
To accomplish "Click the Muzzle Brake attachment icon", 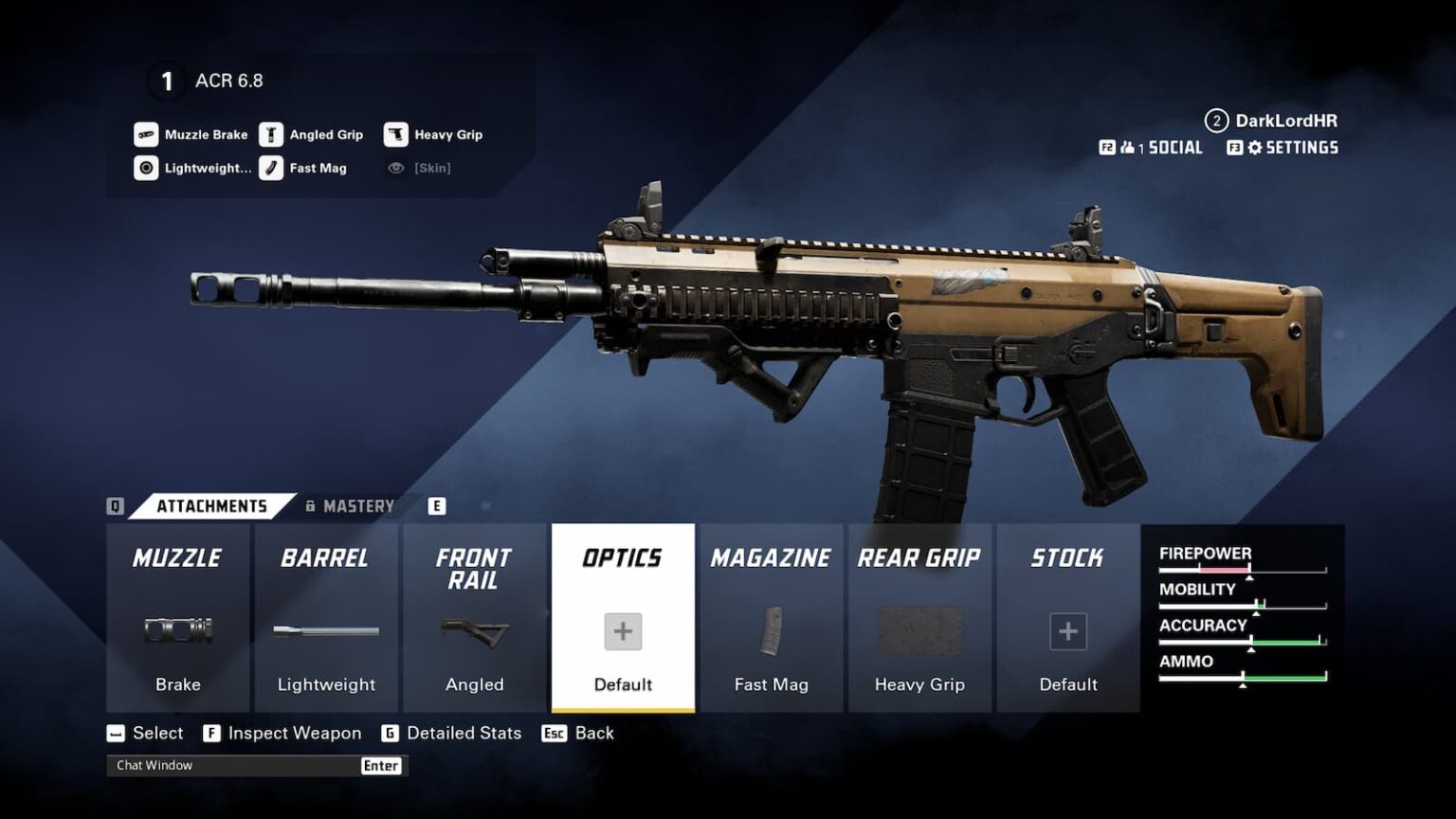I will (146, 134).
